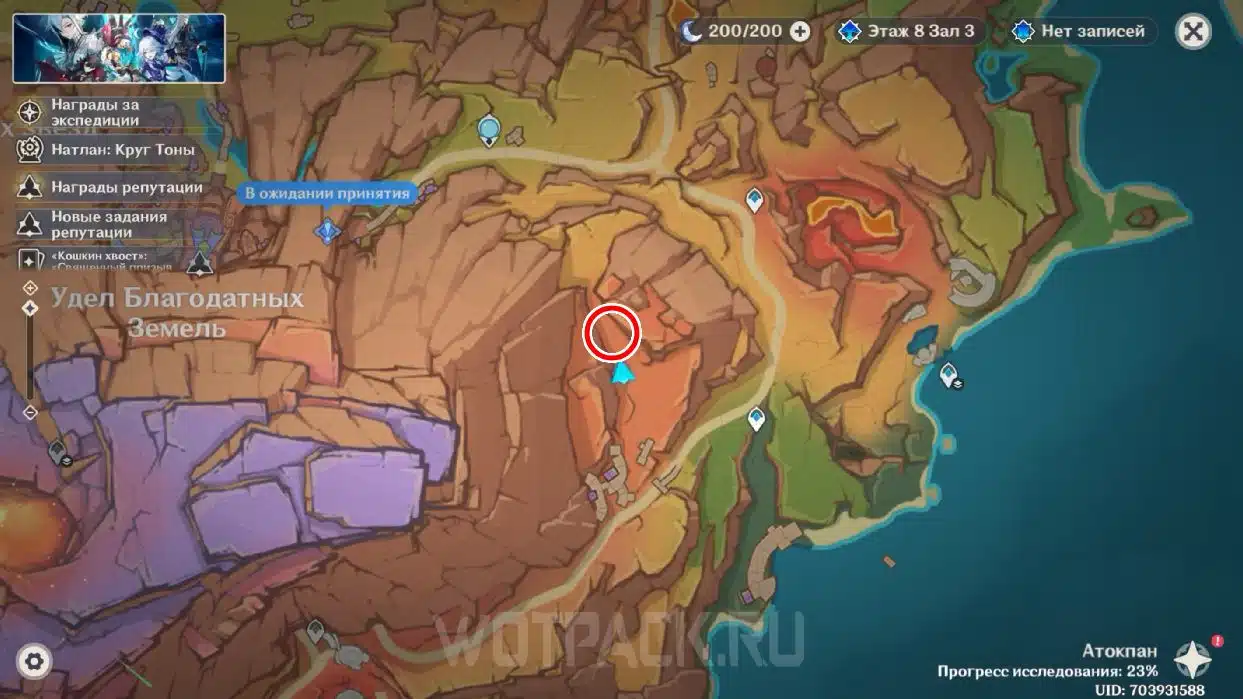Image resolution: width=1243 pixels, height=699 pixels.
Task: Select the blue quest marker В ожидании принятия
Action: coord(327,231)
